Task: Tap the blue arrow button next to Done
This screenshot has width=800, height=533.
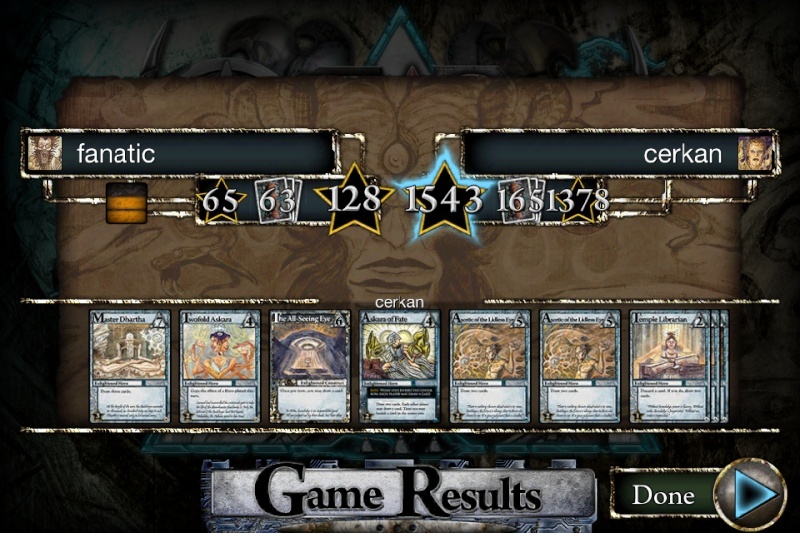Action: pyautogui.click(x=751, y=494)
